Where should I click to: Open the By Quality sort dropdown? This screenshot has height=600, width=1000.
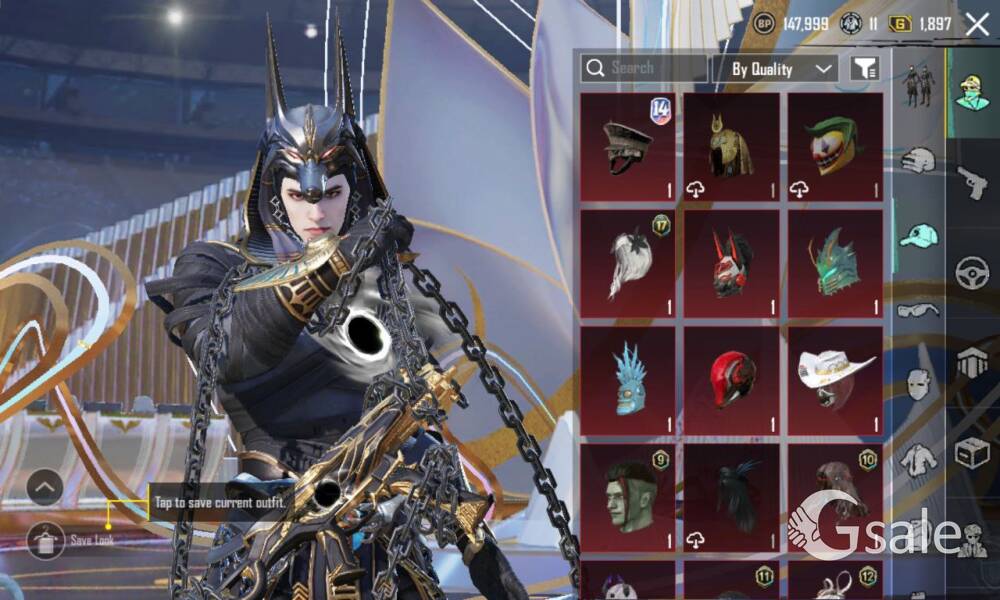[775, 68]
